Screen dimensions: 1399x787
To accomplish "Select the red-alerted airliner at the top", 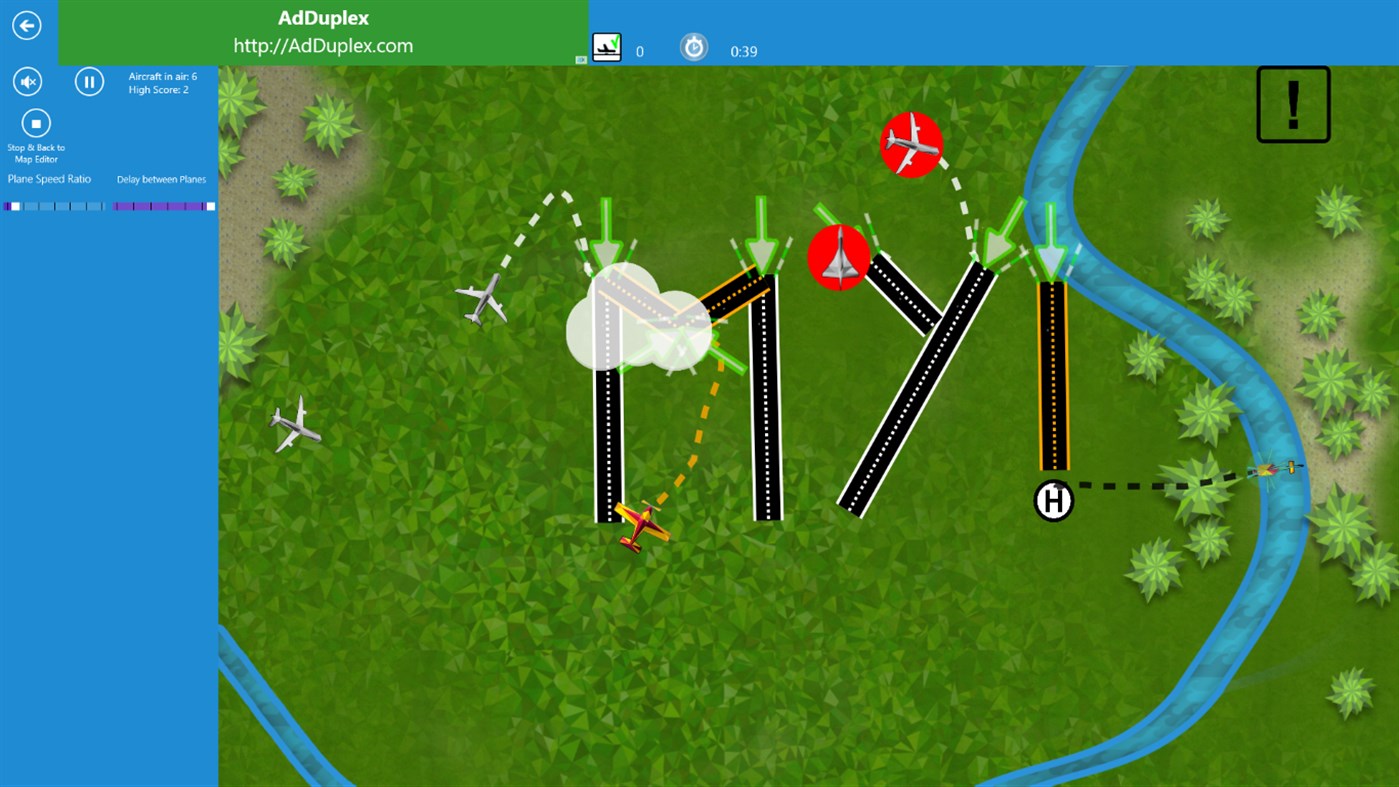I will (911, 144).
